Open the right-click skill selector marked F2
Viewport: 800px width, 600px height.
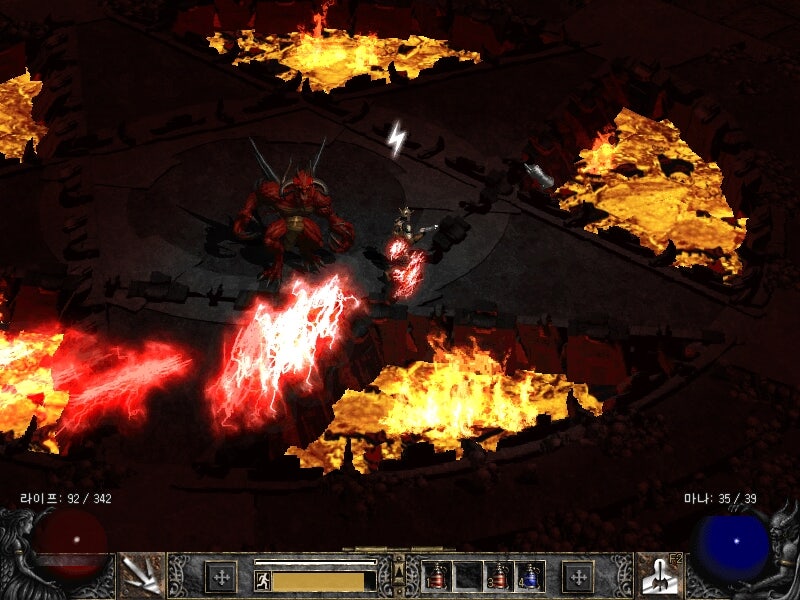(x=660, y=575)
